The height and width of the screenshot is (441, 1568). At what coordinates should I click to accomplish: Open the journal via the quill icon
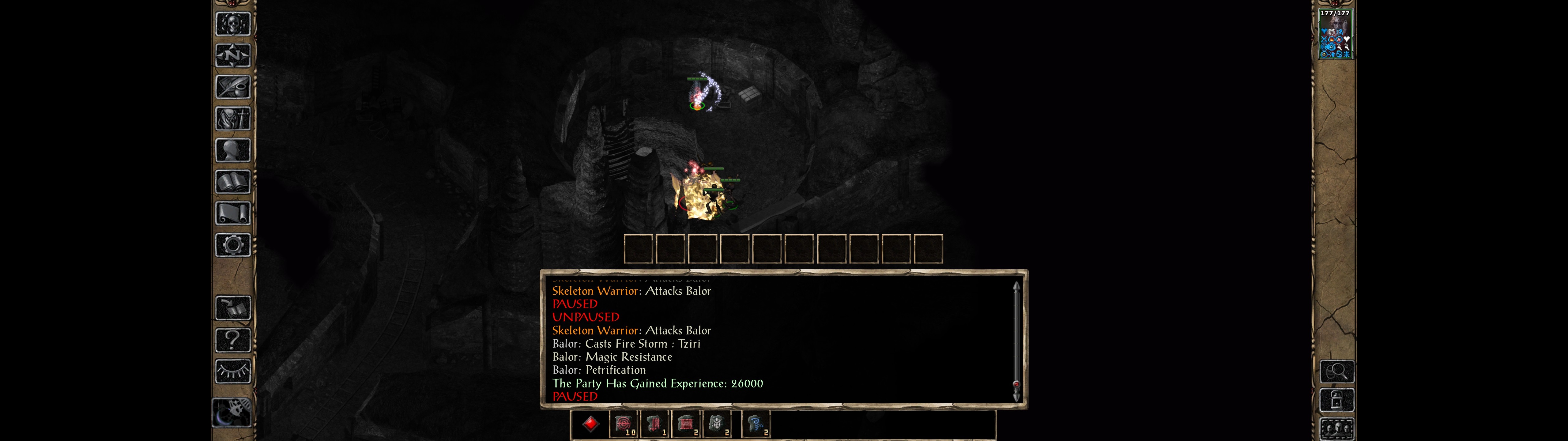point(233,87)
